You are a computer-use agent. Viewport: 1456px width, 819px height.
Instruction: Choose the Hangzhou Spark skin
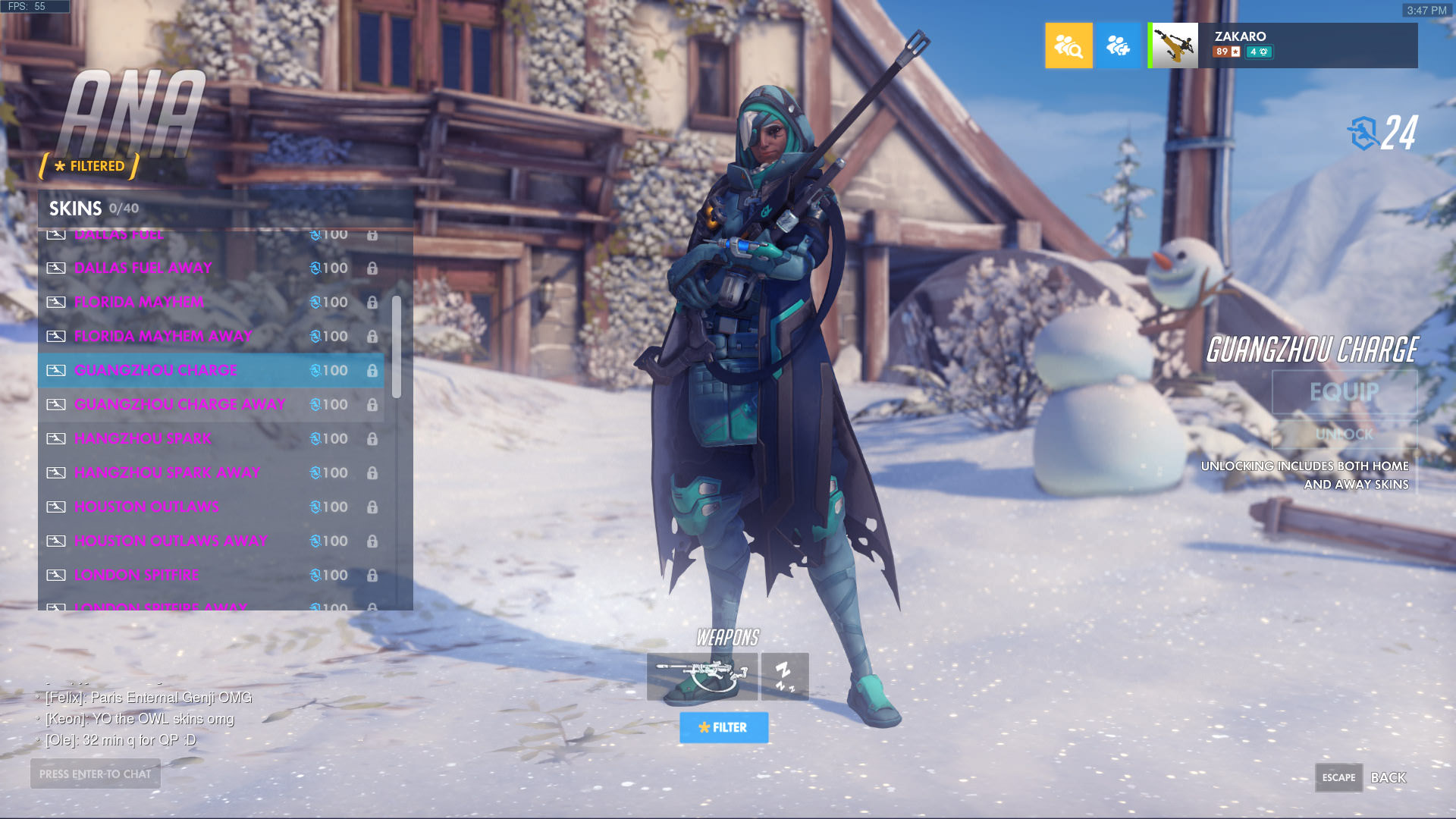(x=211, y=438)
